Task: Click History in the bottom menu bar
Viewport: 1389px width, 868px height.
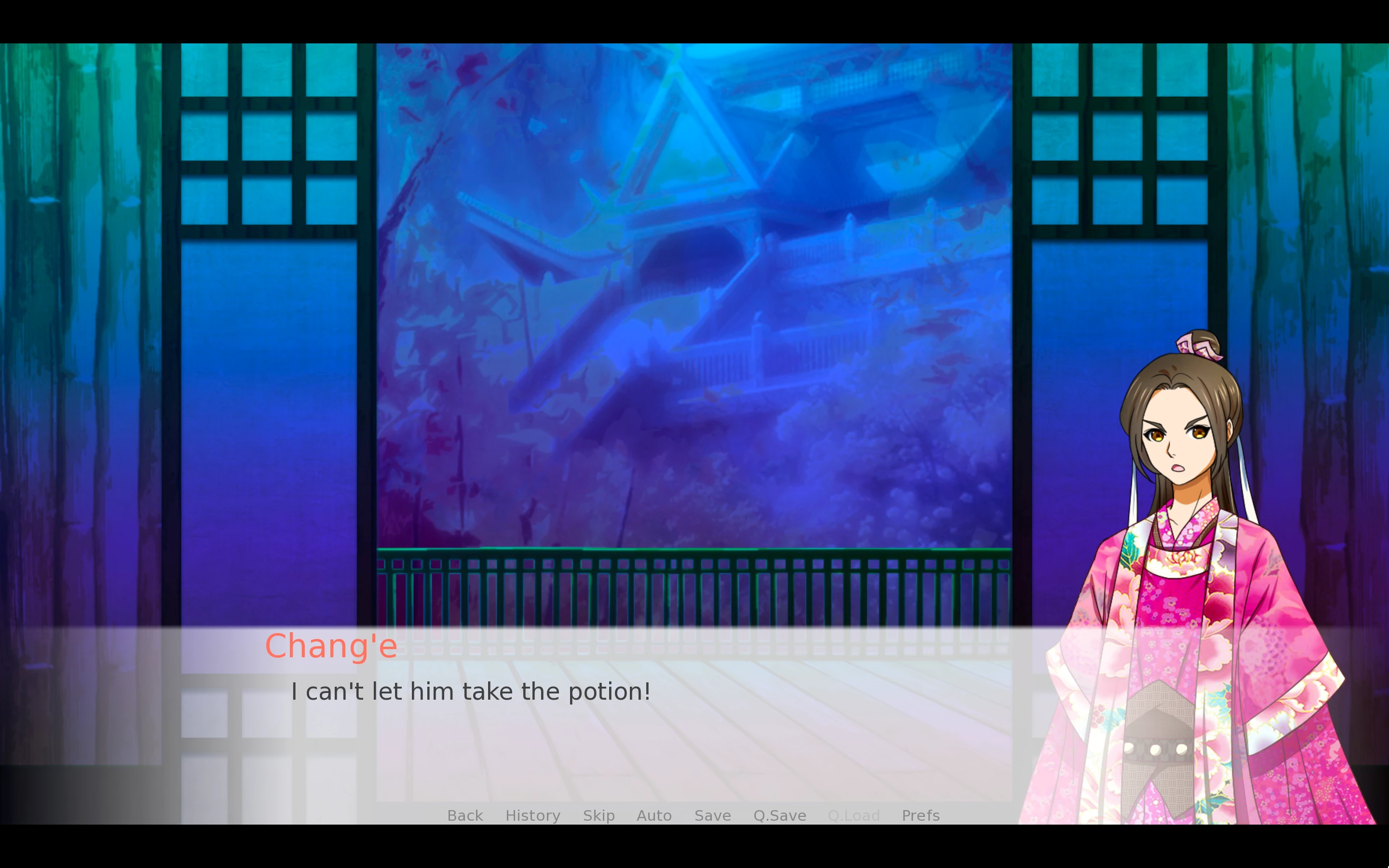Action: pos(532,815)
